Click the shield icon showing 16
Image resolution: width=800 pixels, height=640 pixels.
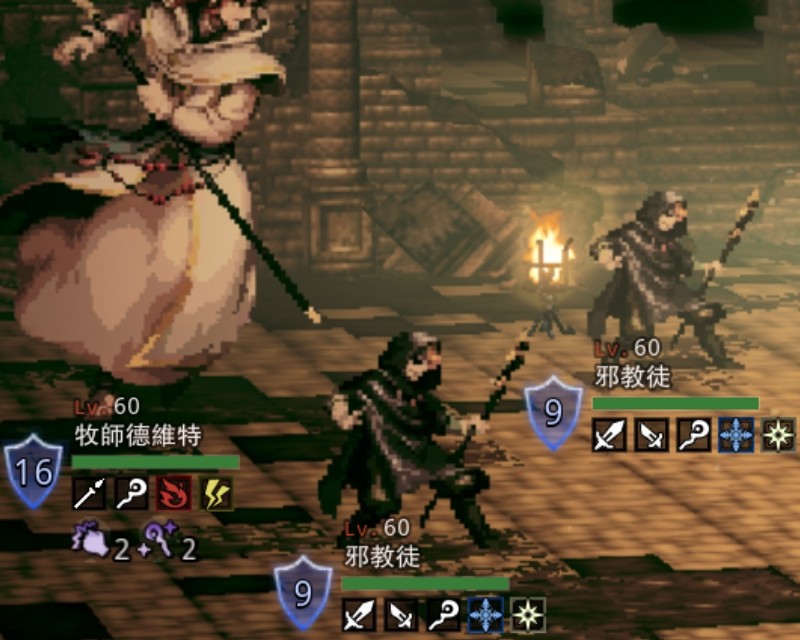pyautogui.click(x=33, y=472)
